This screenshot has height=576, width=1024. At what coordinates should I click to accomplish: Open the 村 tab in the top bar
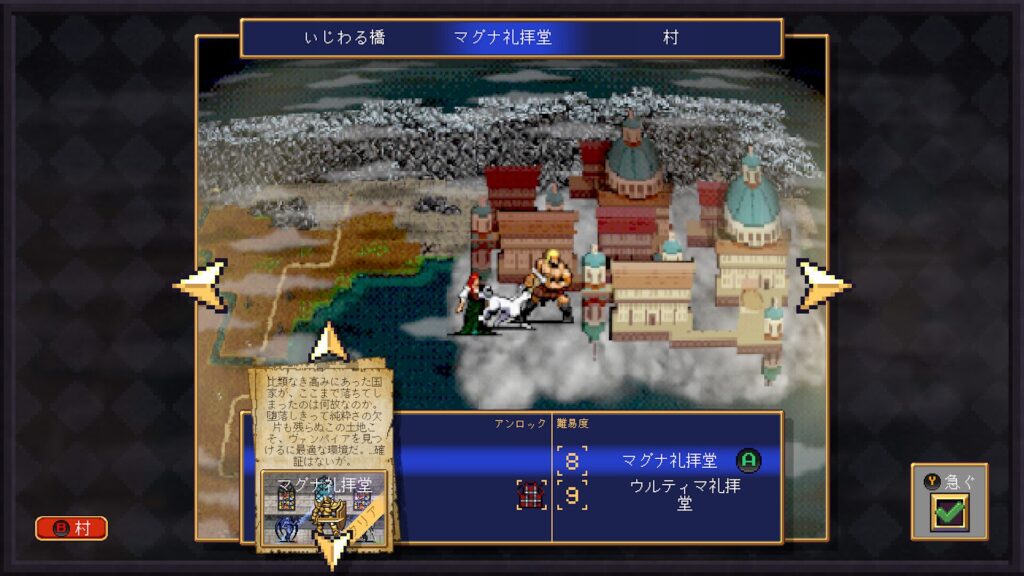[x=670, y=38]
